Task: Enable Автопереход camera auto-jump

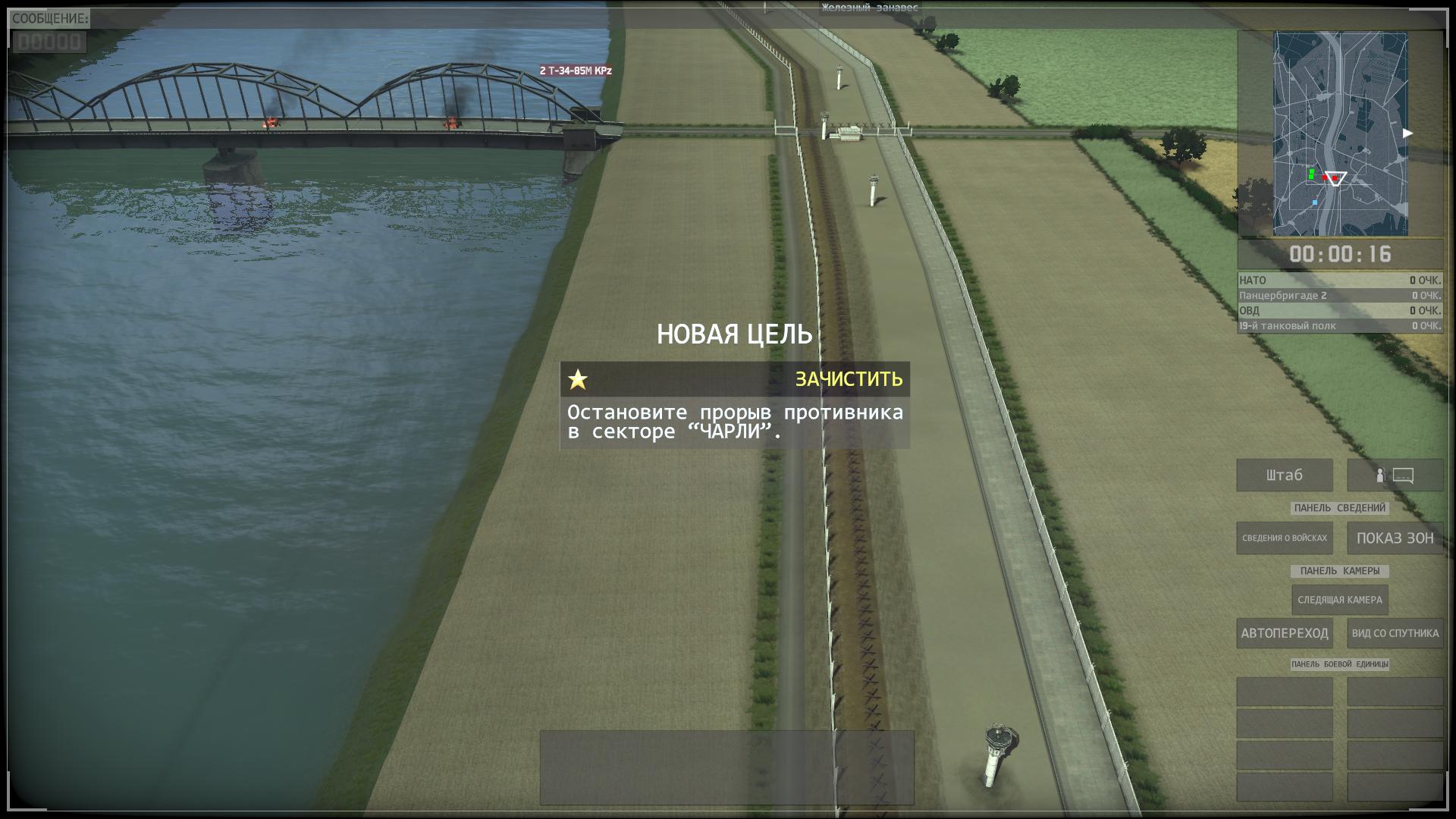Action: (1284, 633)
